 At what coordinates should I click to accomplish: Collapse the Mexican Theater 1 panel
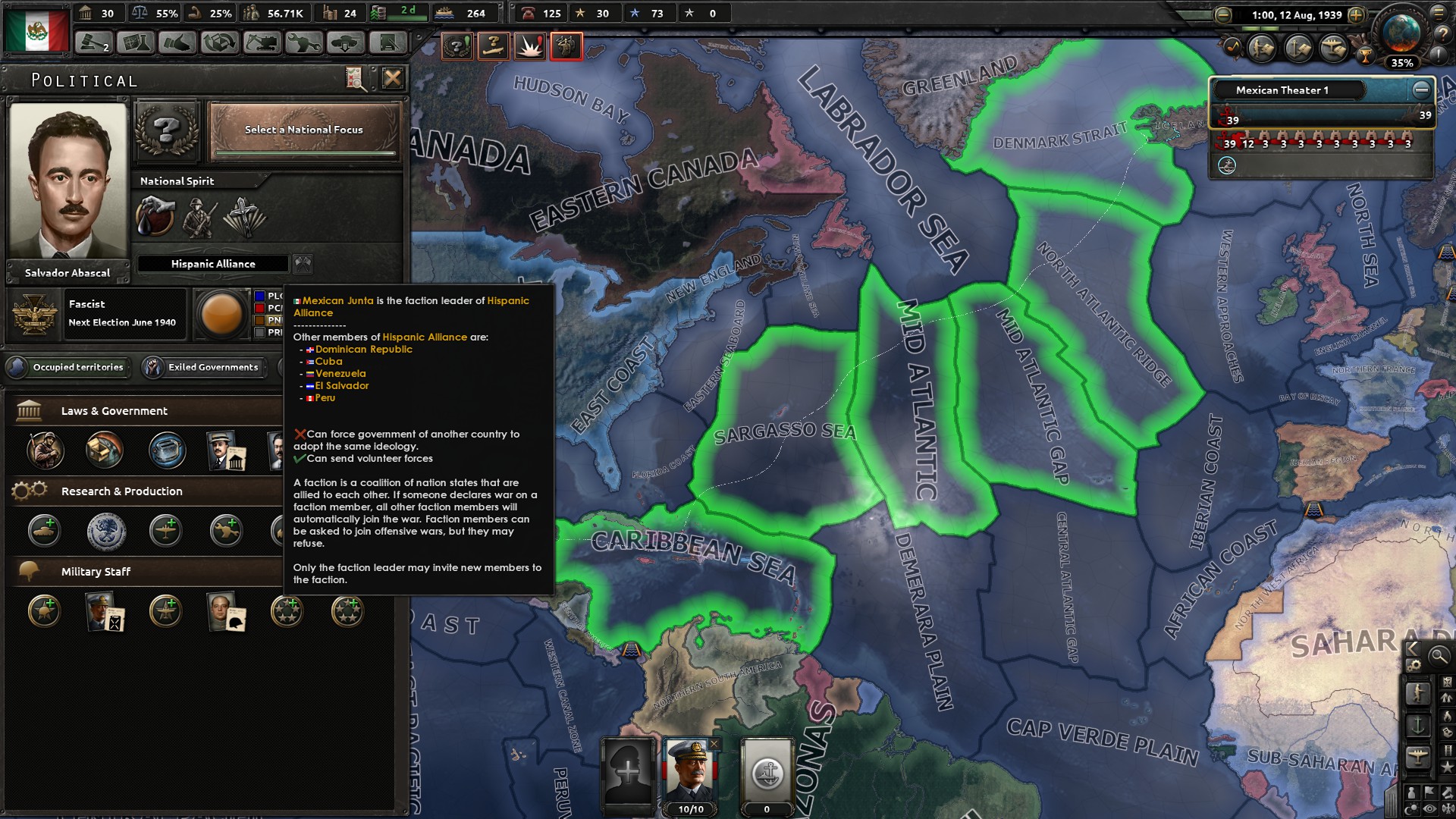(1420, 90)
